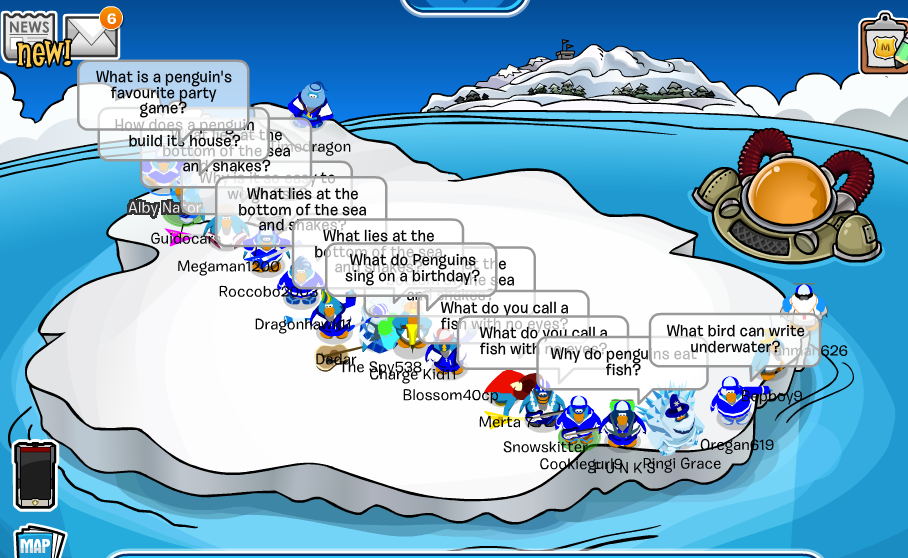Open the island map
908x558 pixels.
(36, 543)
